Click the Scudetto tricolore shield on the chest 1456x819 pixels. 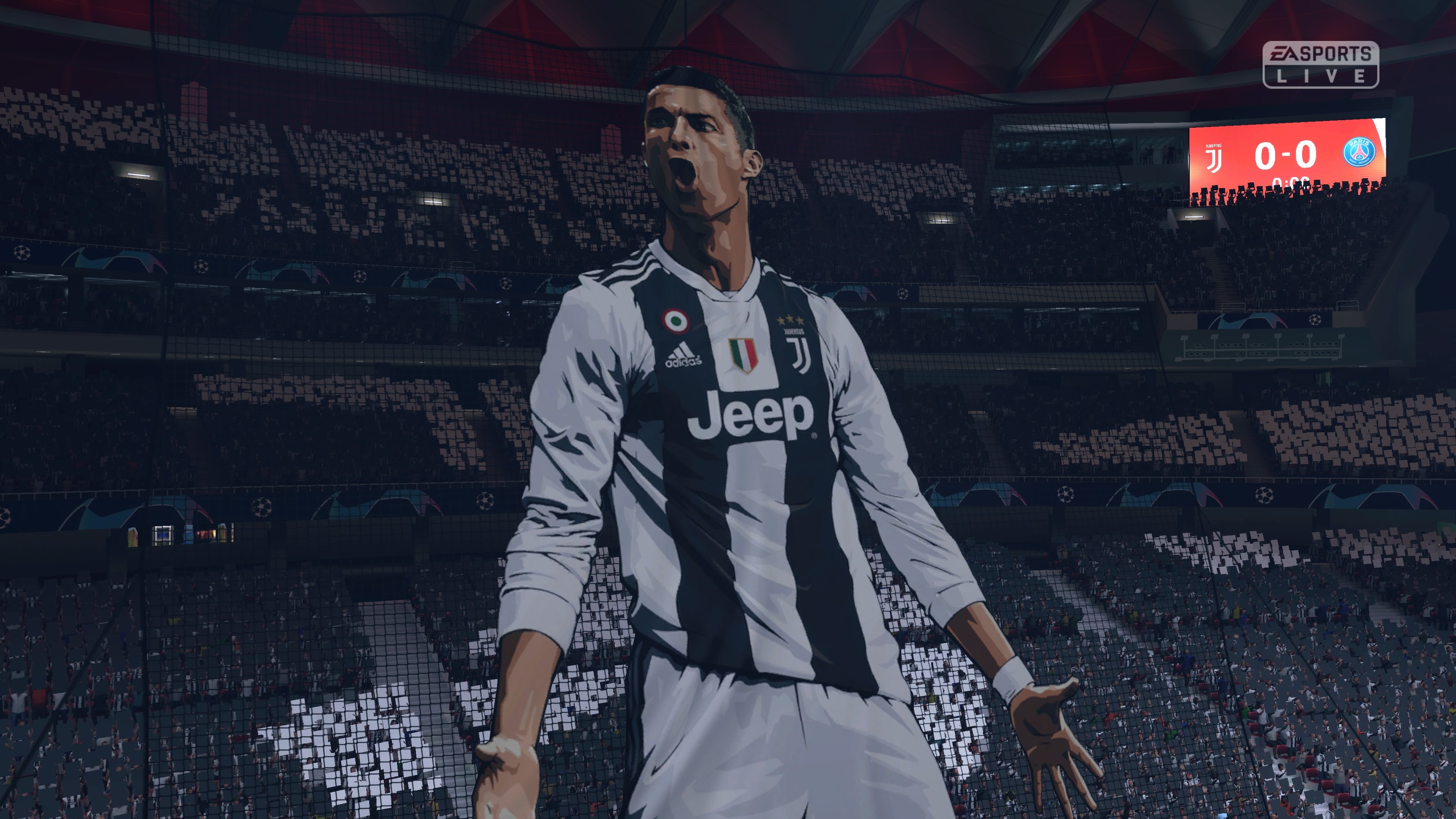pos(744,355)
